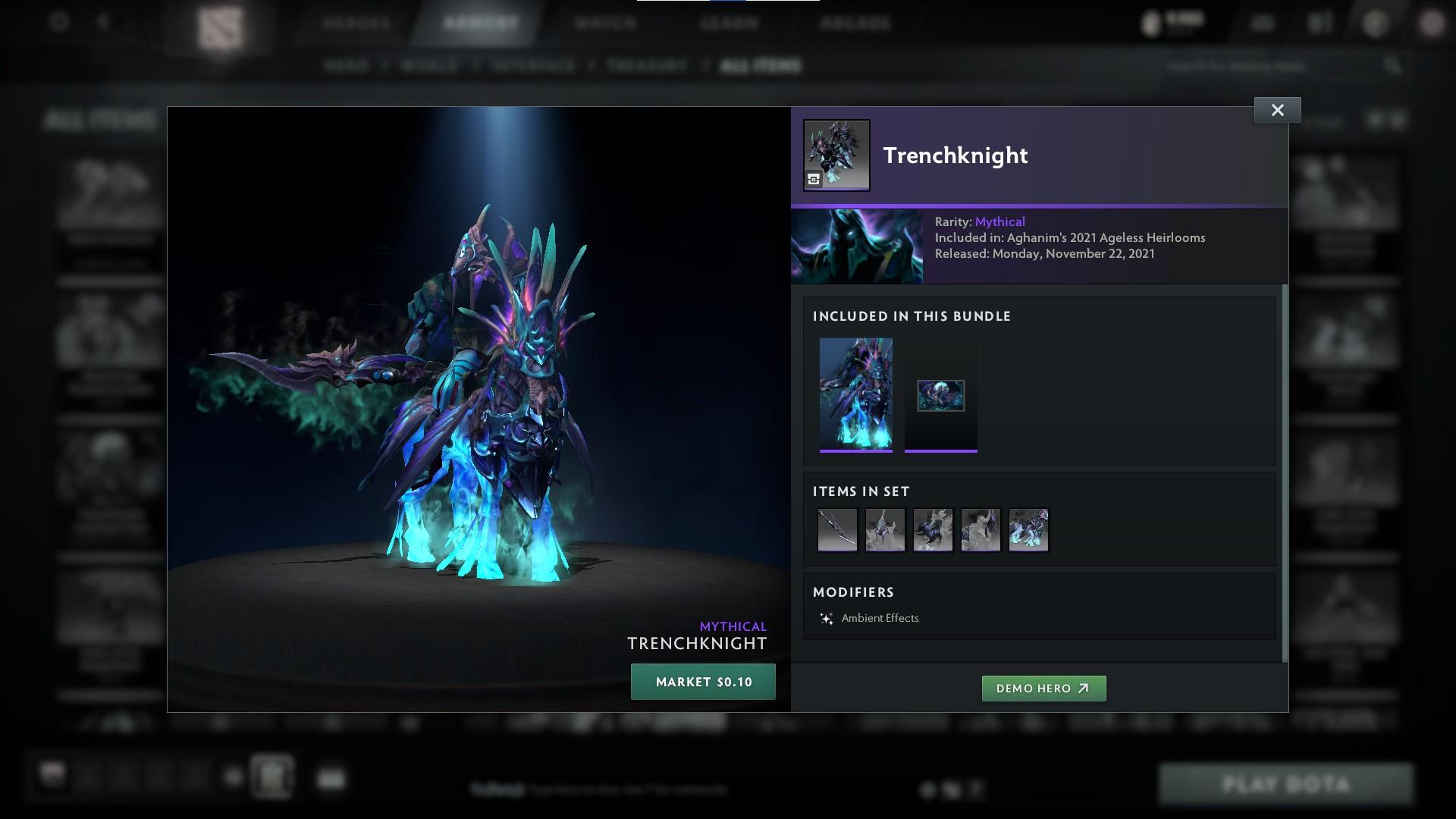Click the MARKET $0.10 button
Image resolution: width=1456 pixels, height=819 pixels.
pyautogui.click(x=702, y=681)
